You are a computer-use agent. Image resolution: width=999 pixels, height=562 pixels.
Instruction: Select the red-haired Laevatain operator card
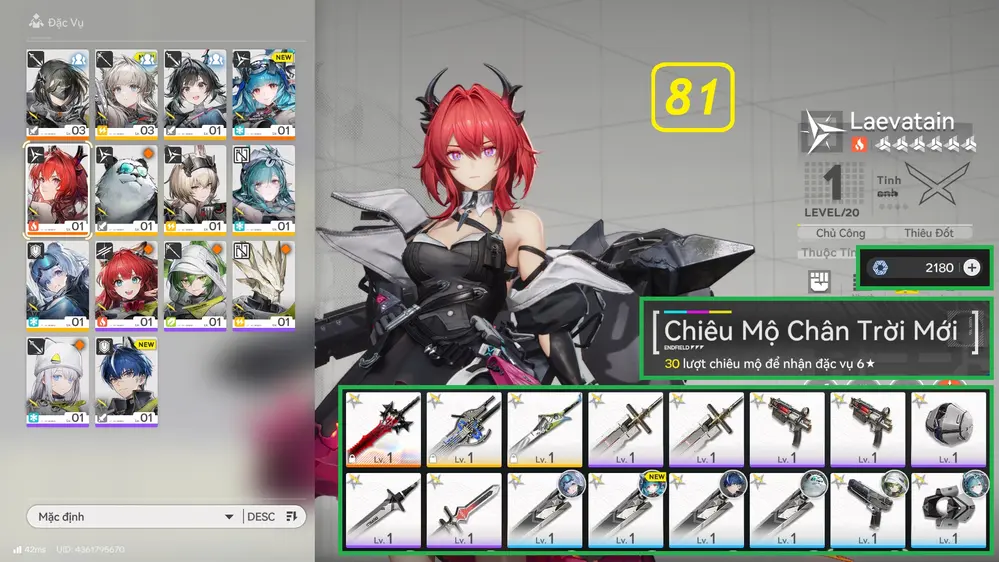coord(58,190)
